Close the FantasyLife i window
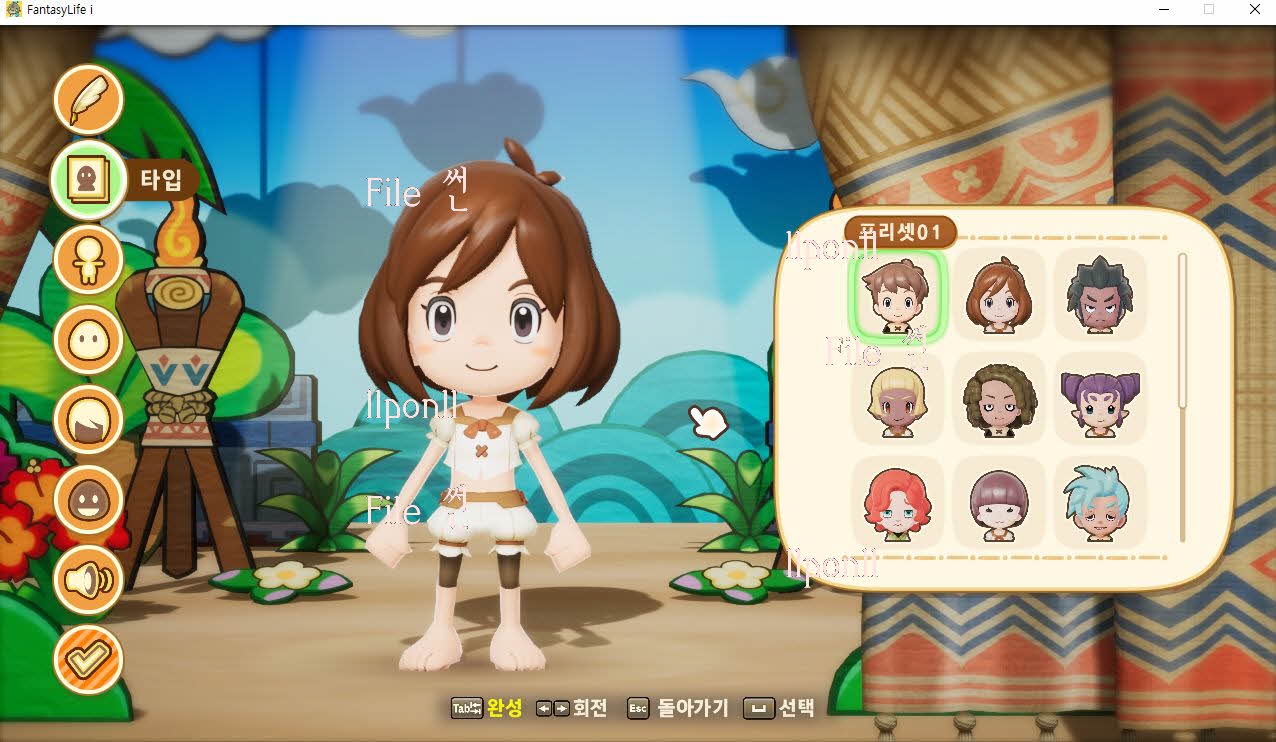This screenshot has height=742, width=1276. (x=1254, y=10)
